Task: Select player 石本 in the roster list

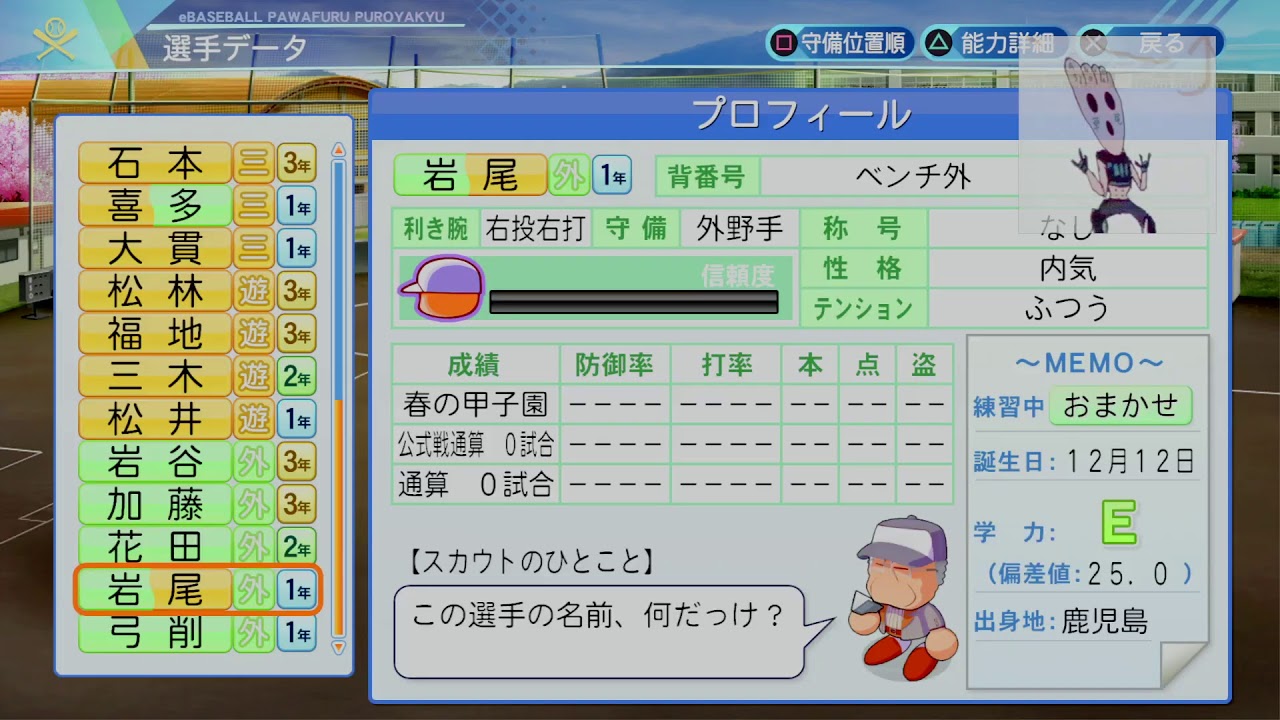Action: 197,162
